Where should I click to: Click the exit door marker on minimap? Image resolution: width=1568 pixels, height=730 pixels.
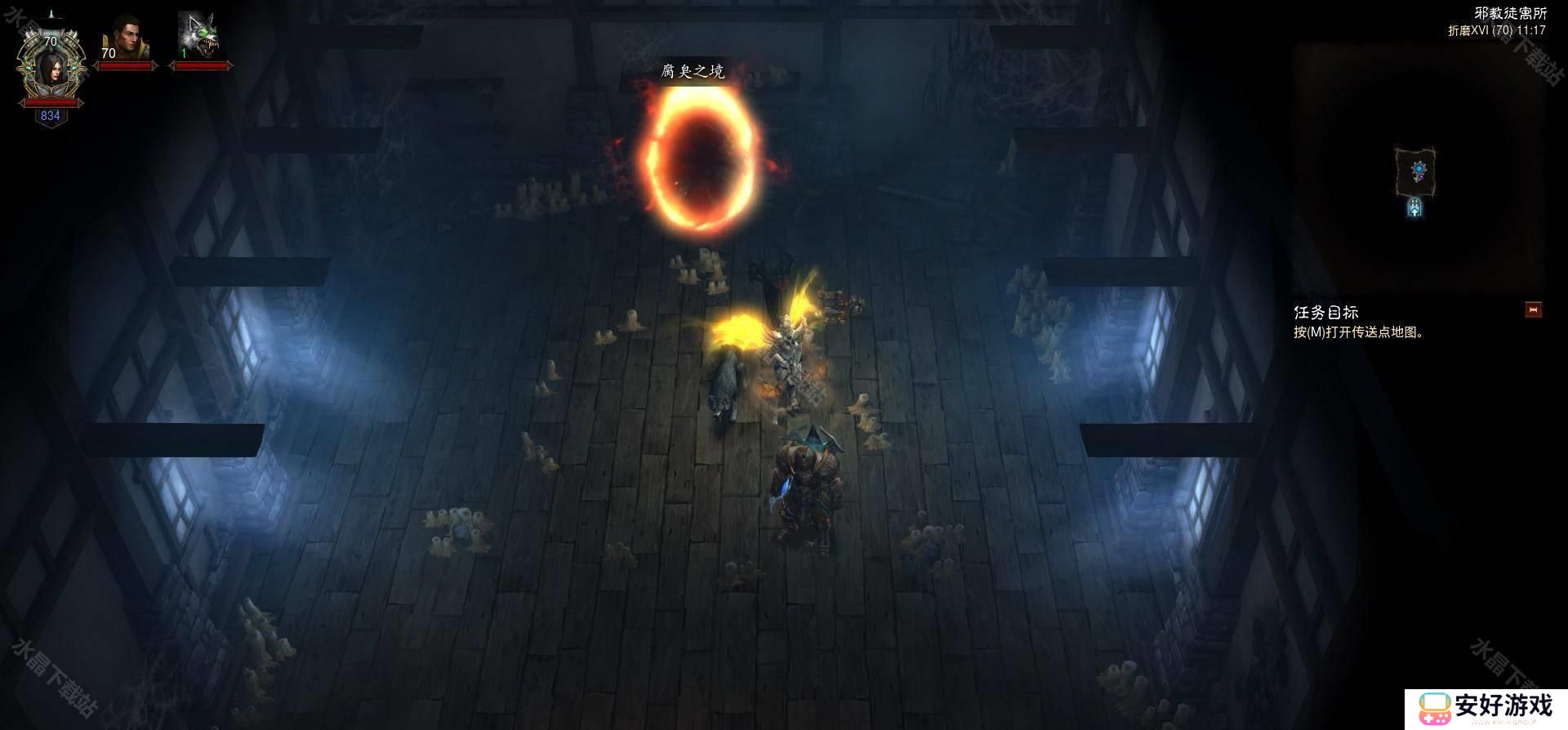(x=1414, y=208)
